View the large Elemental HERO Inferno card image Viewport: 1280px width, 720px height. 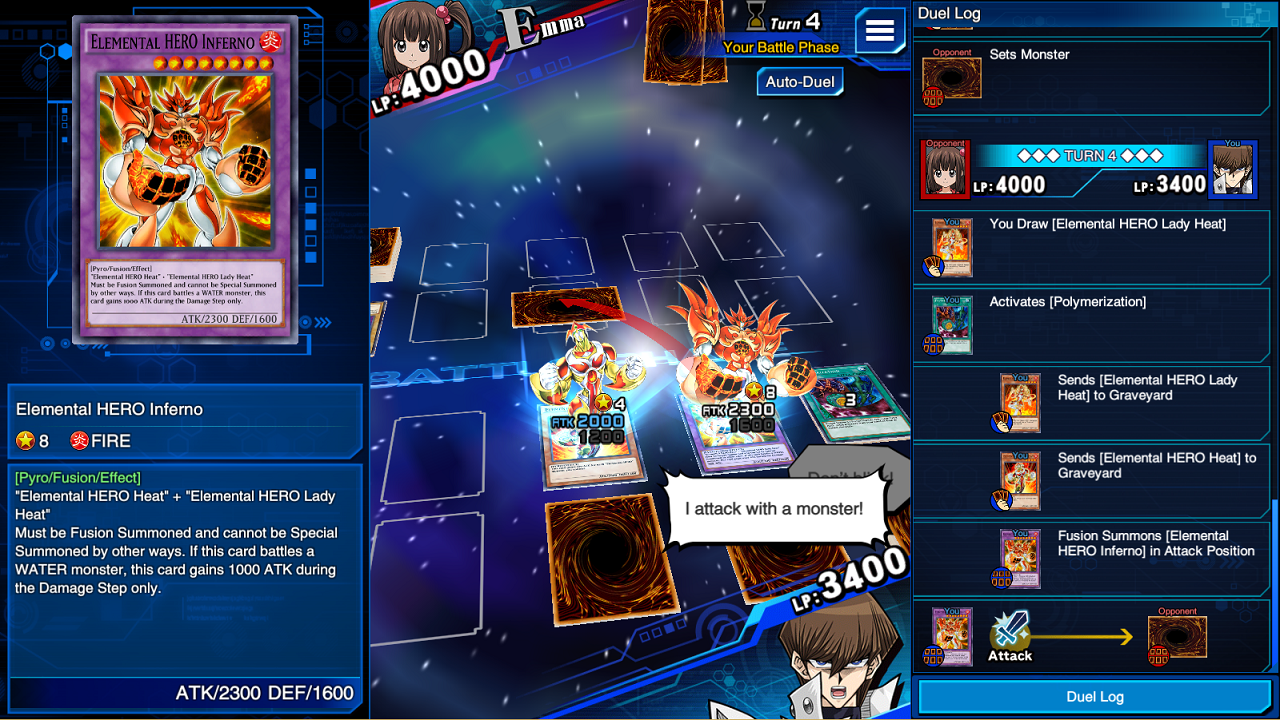tap(186, 180)
